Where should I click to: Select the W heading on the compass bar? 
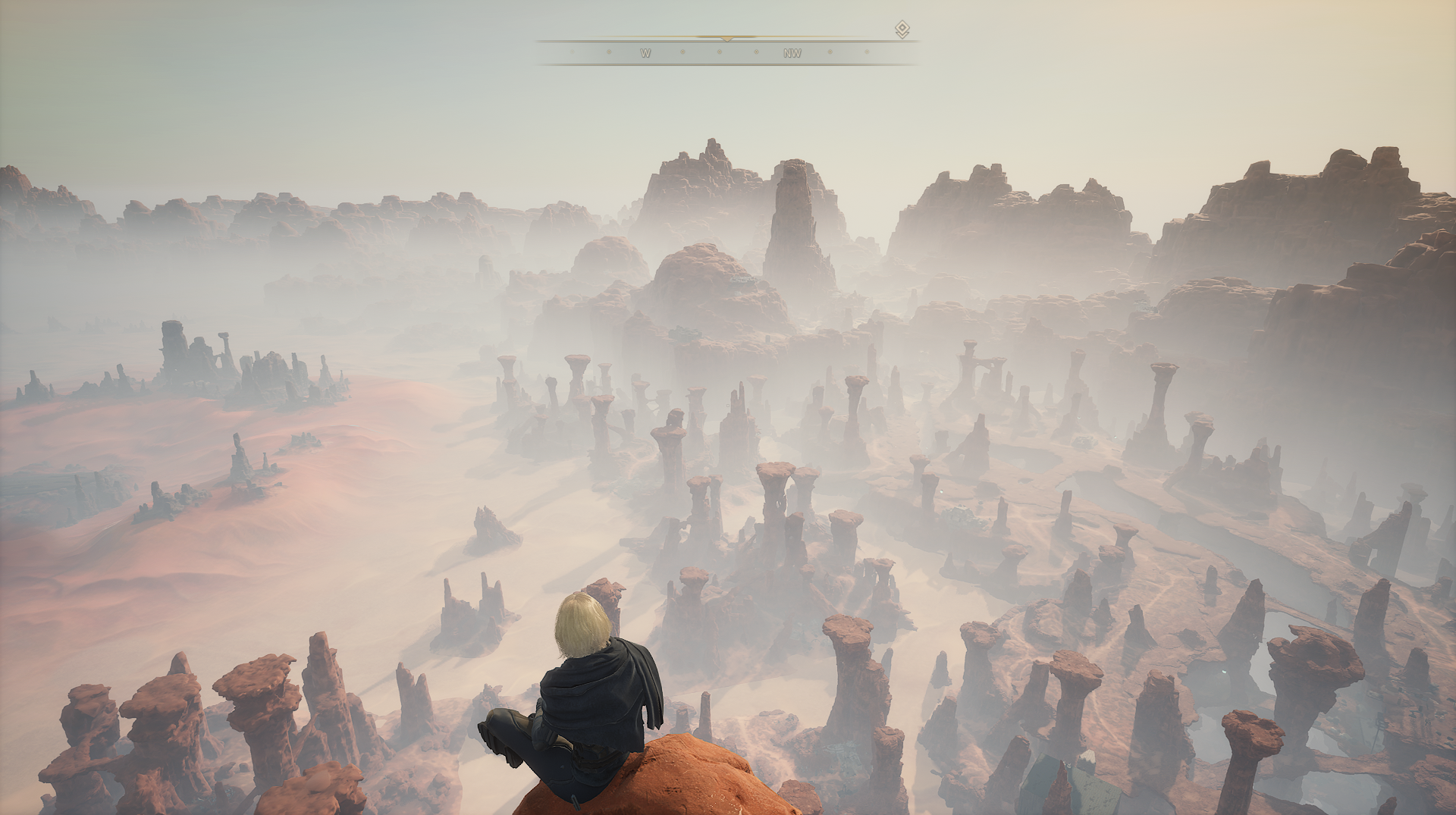[645, 53]
